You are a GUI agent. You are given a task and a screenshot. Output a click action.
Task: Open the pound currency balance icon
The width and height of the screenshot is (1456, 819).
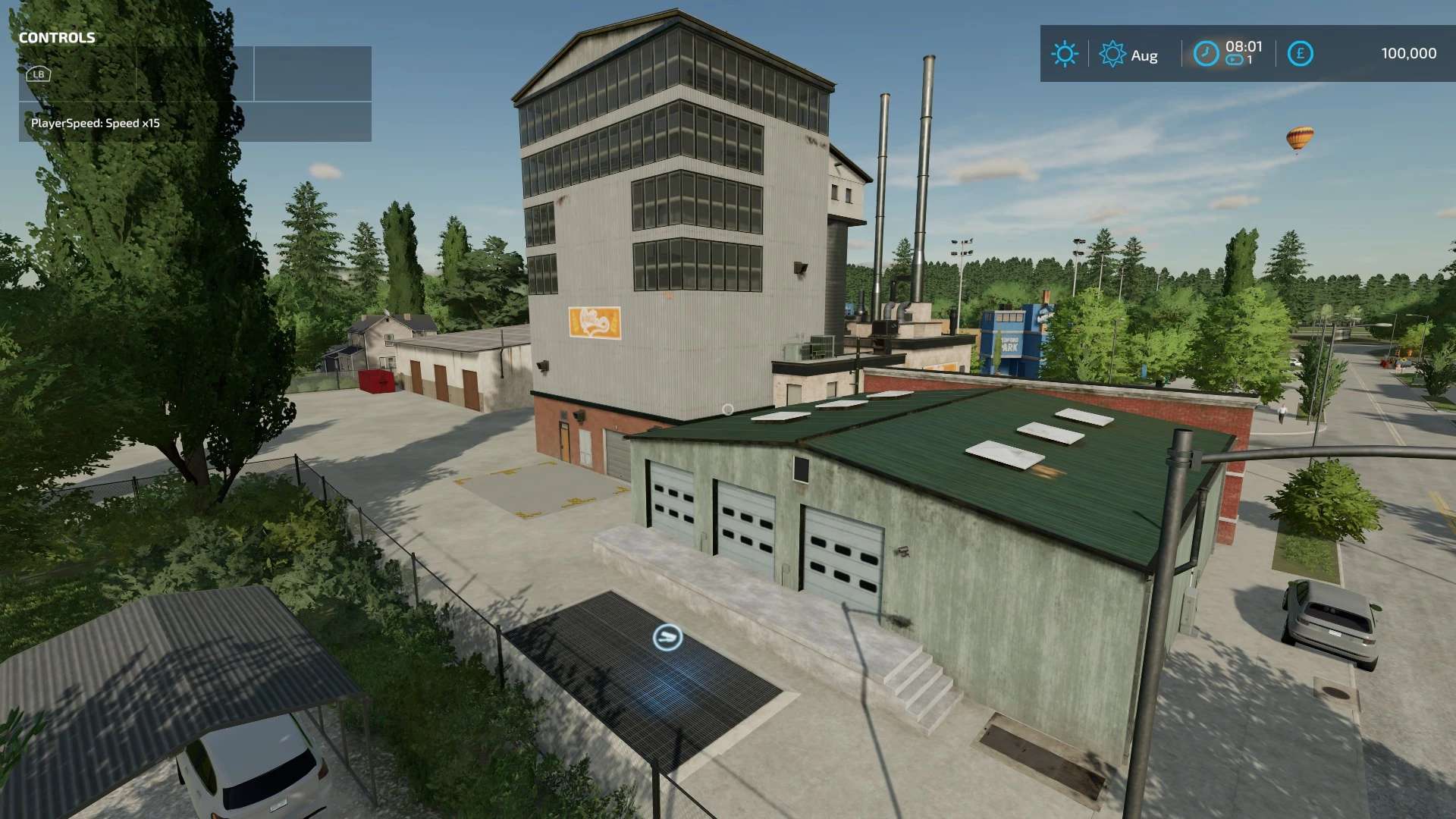tap(1300, 54)
